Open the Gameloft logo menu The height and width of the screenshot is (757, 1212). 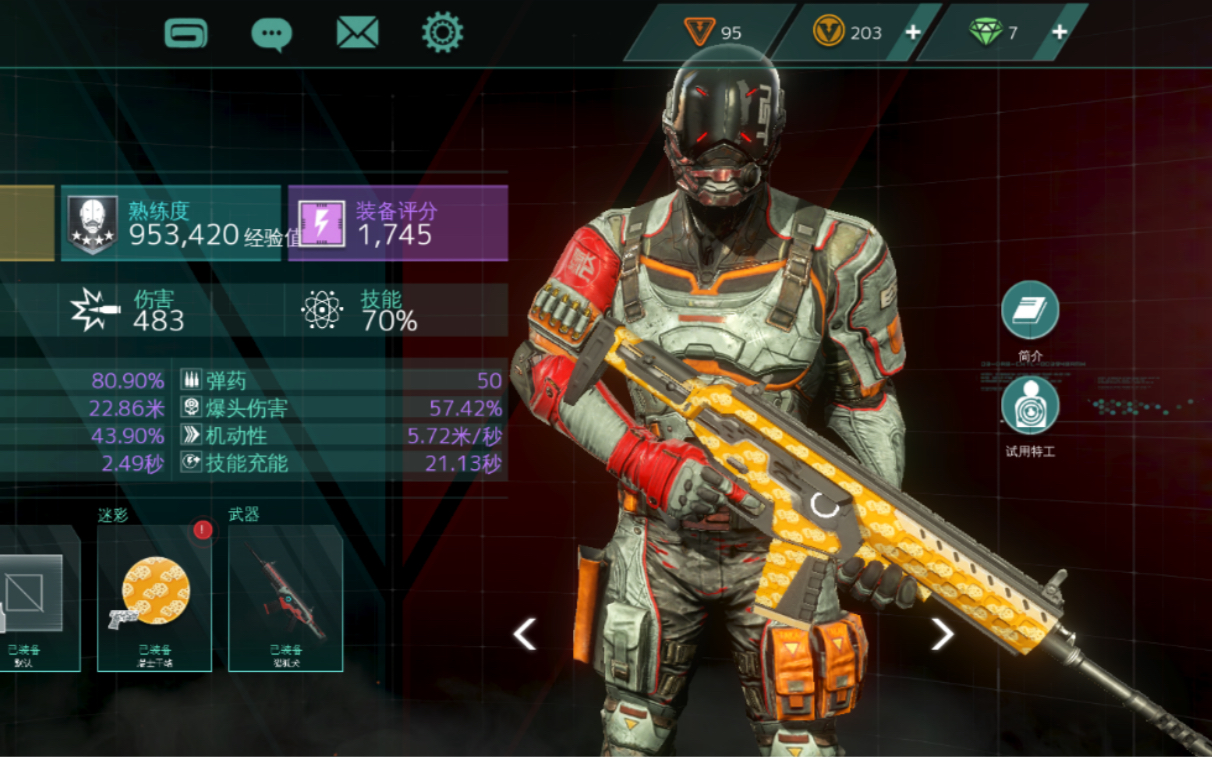[x=186, y=32]
